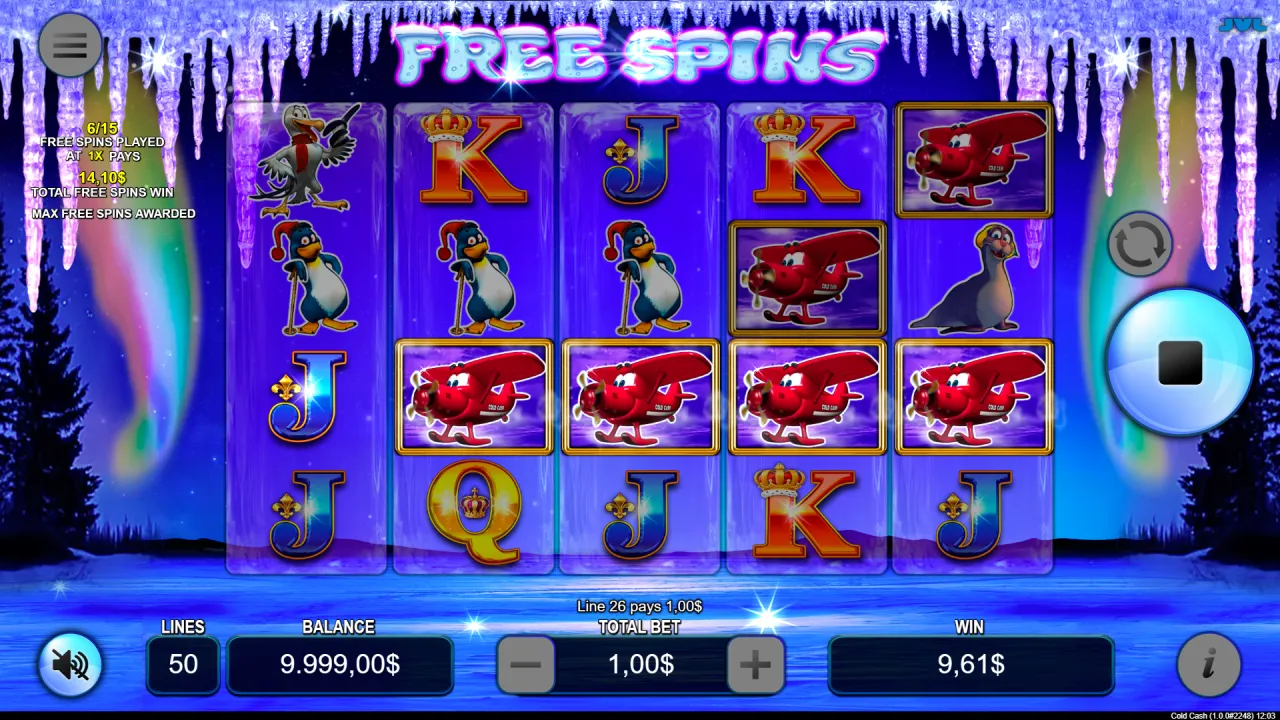This screenshot has width=1280, height=720.
Task: Click the WIN display showing 9,61$
Action: pyautogui.click(x=970, y=664)
